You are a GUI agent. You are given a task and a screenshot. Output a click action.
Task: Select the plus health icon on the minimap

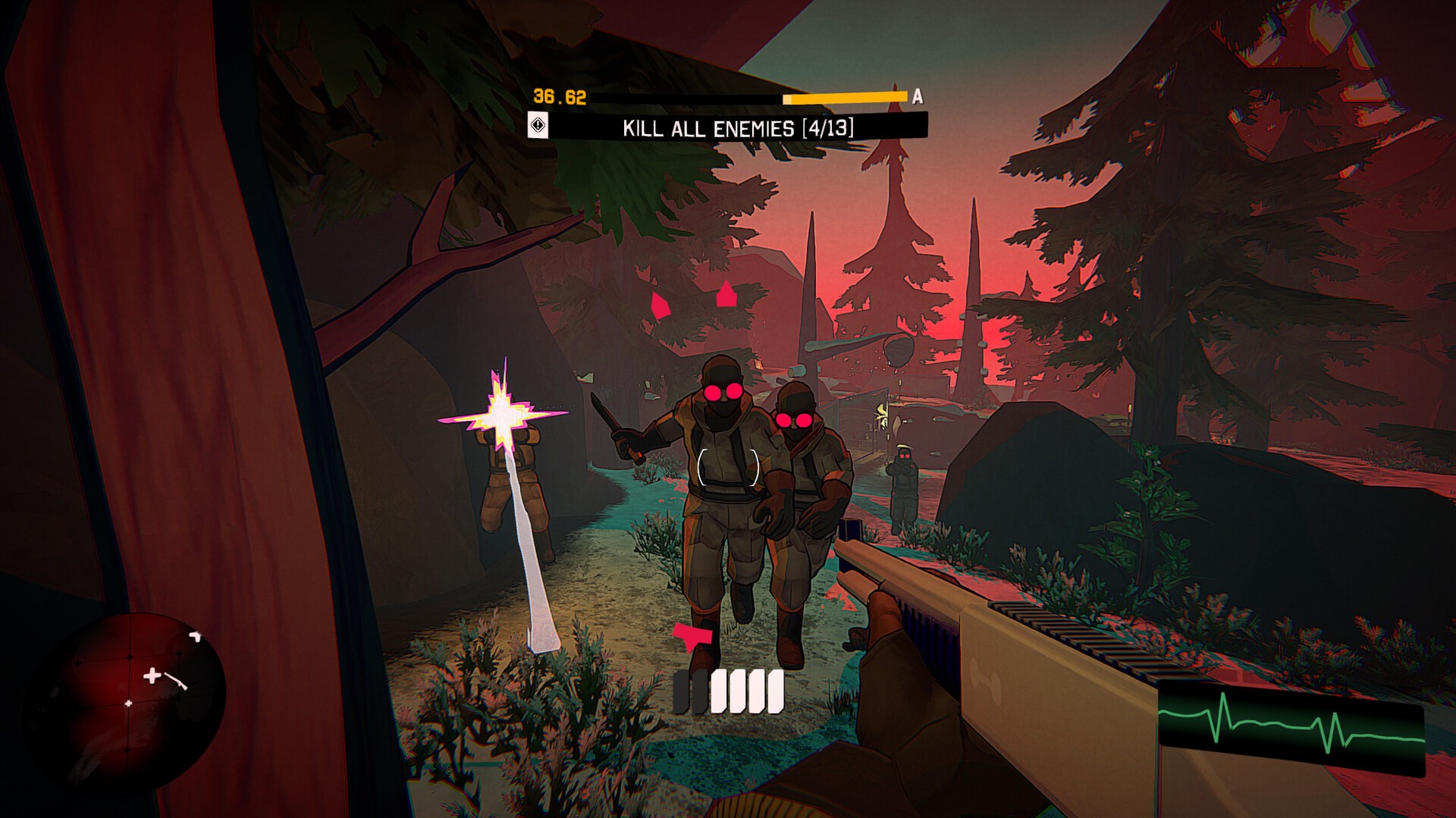coord(152,676)
